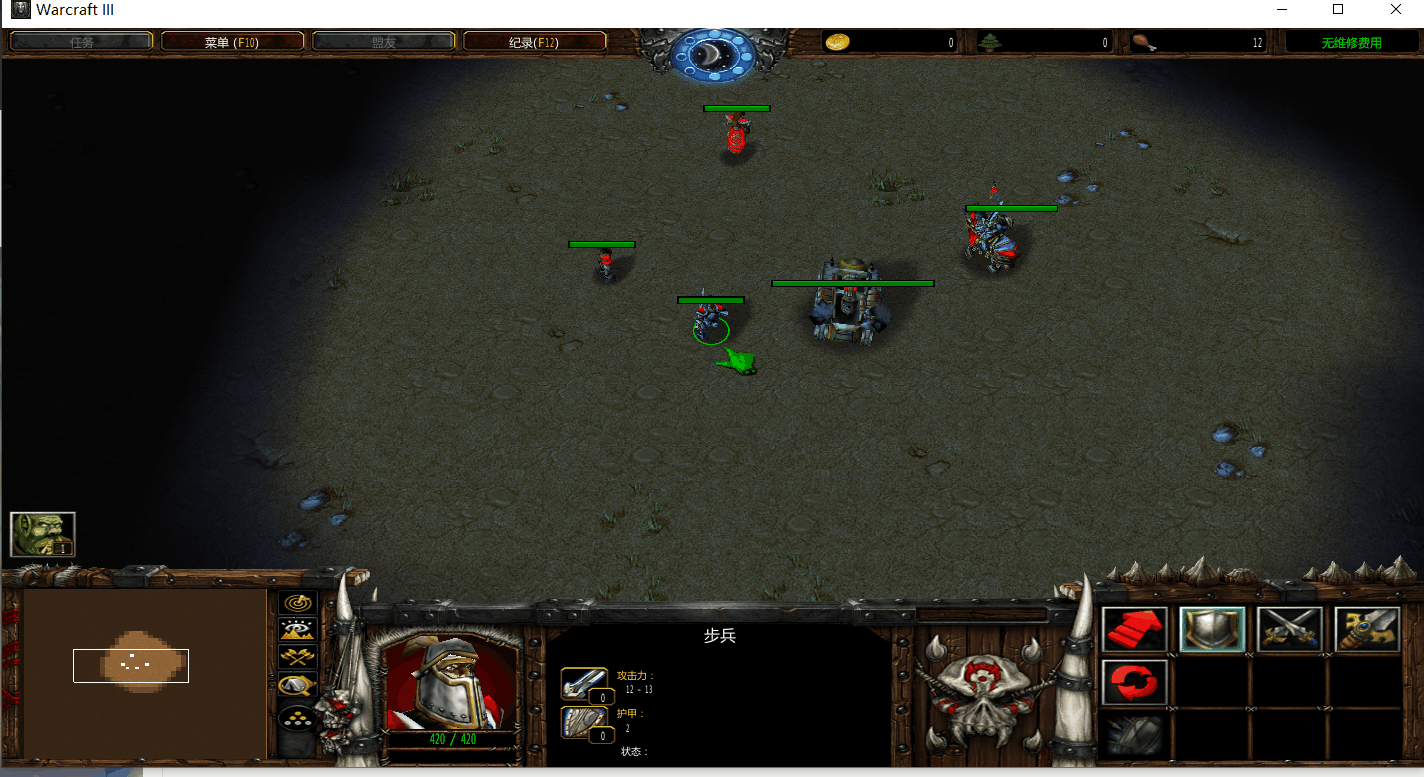Activate the Stop command shield icon
The image size is (1424, 777).
[1212, 629]
